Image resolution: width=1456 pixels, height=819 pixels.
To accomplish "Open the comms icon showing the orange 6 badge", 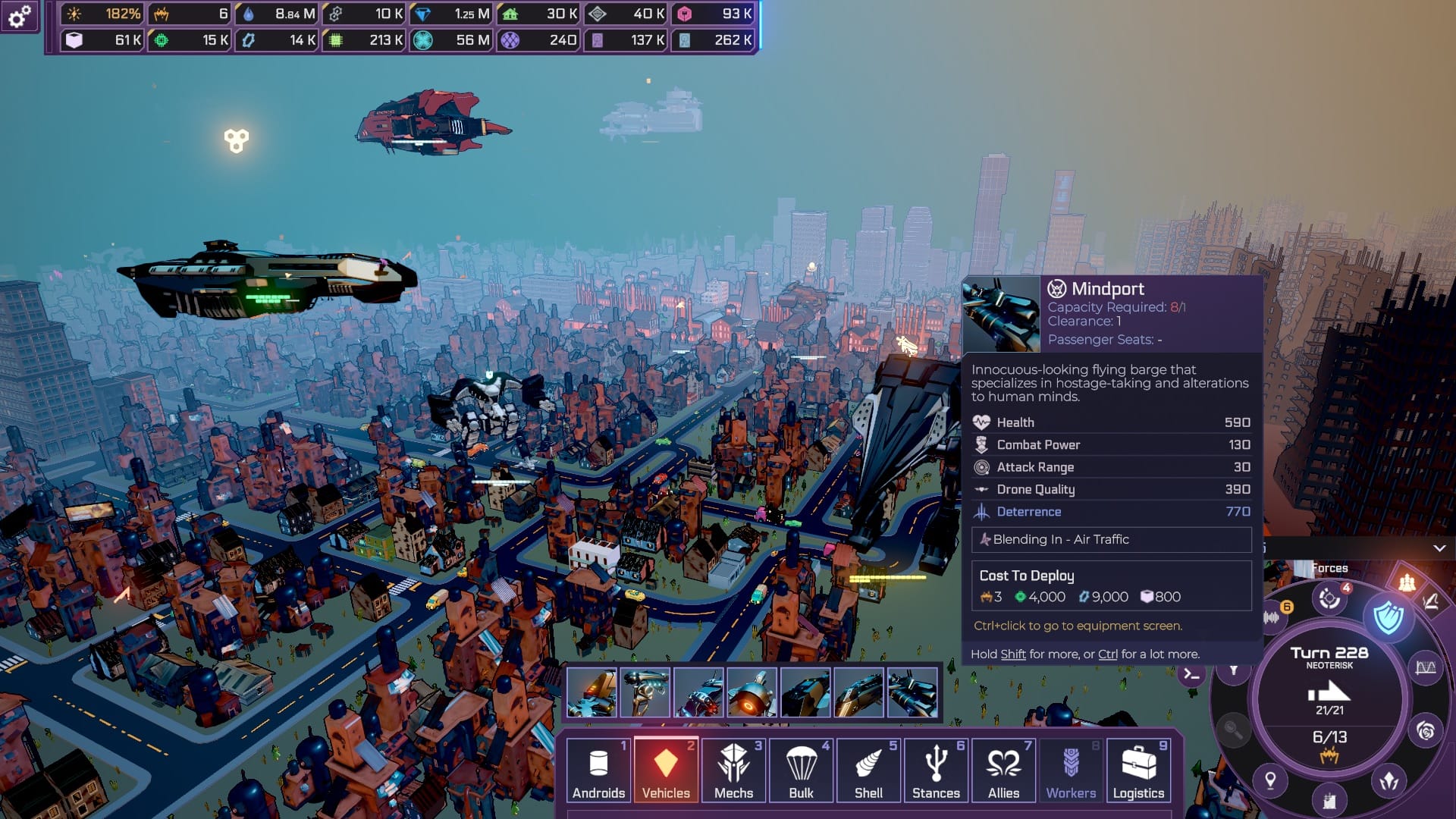I will (1272, 617).
